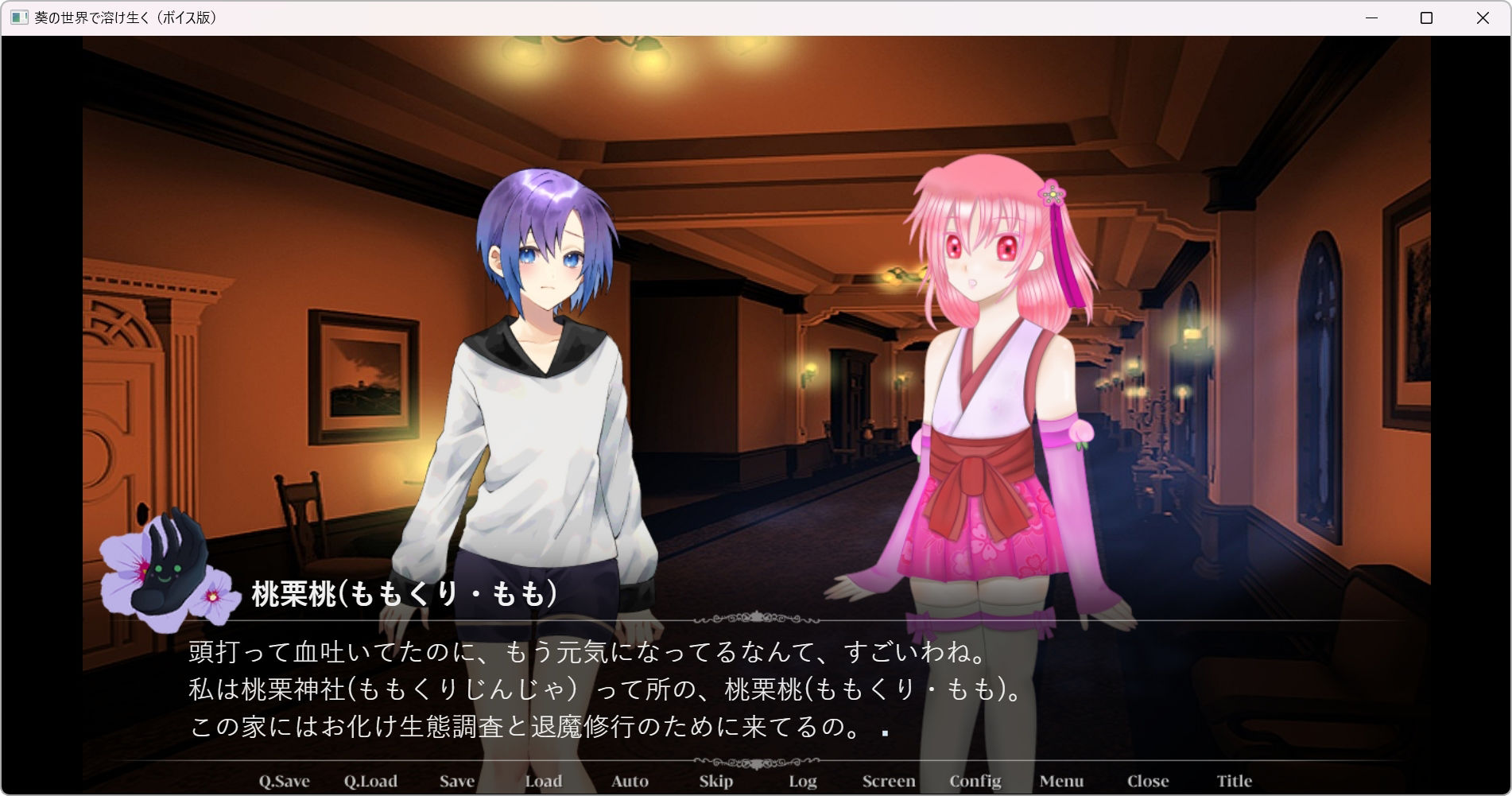Quick load with Q.Load
Image resolution: width=1512 pixels, height=796 pixels.
click(x=370, y=781)
